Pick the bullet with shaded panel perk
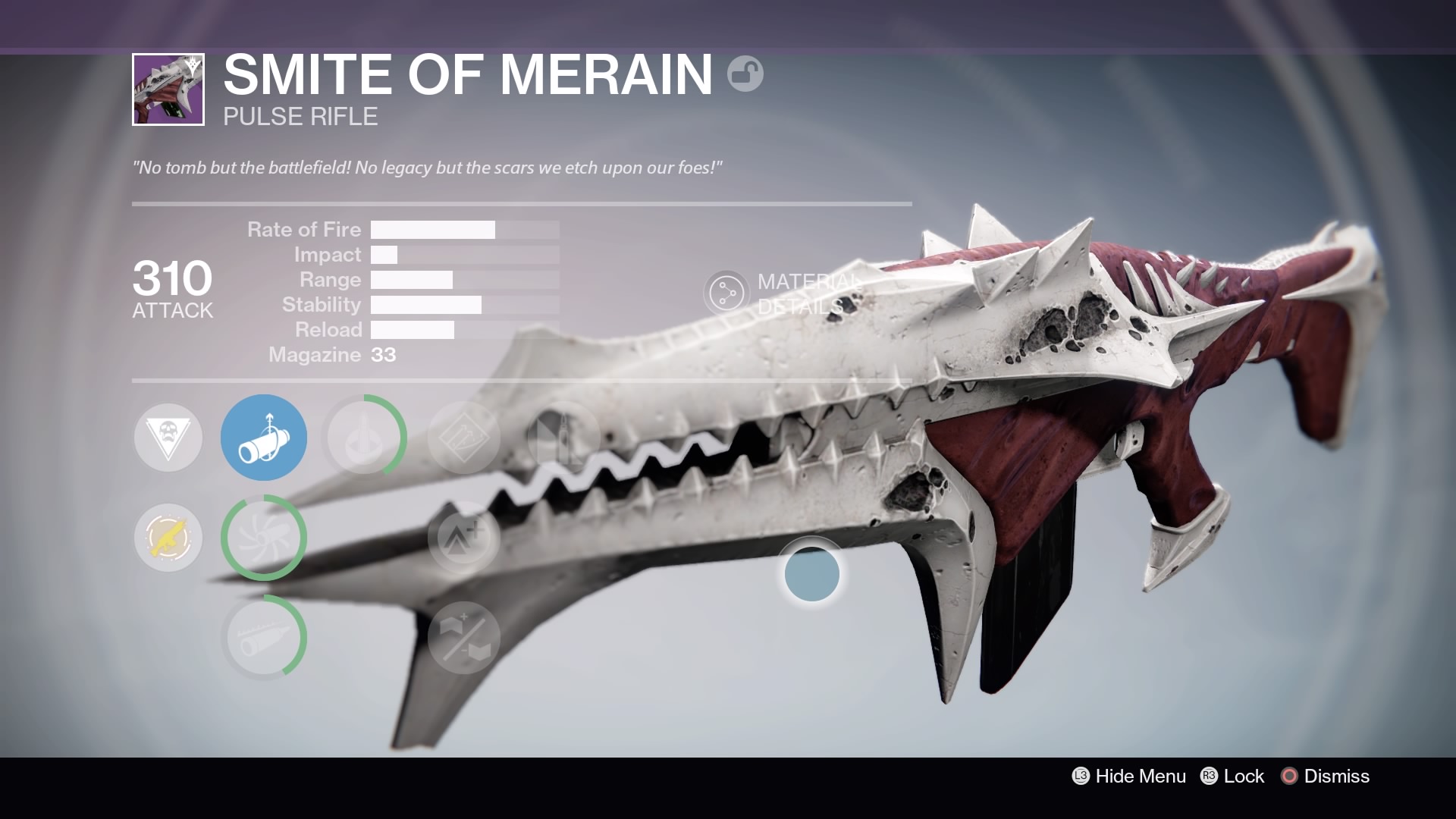This screenshot has height=819, width=1456. (563, 438)
